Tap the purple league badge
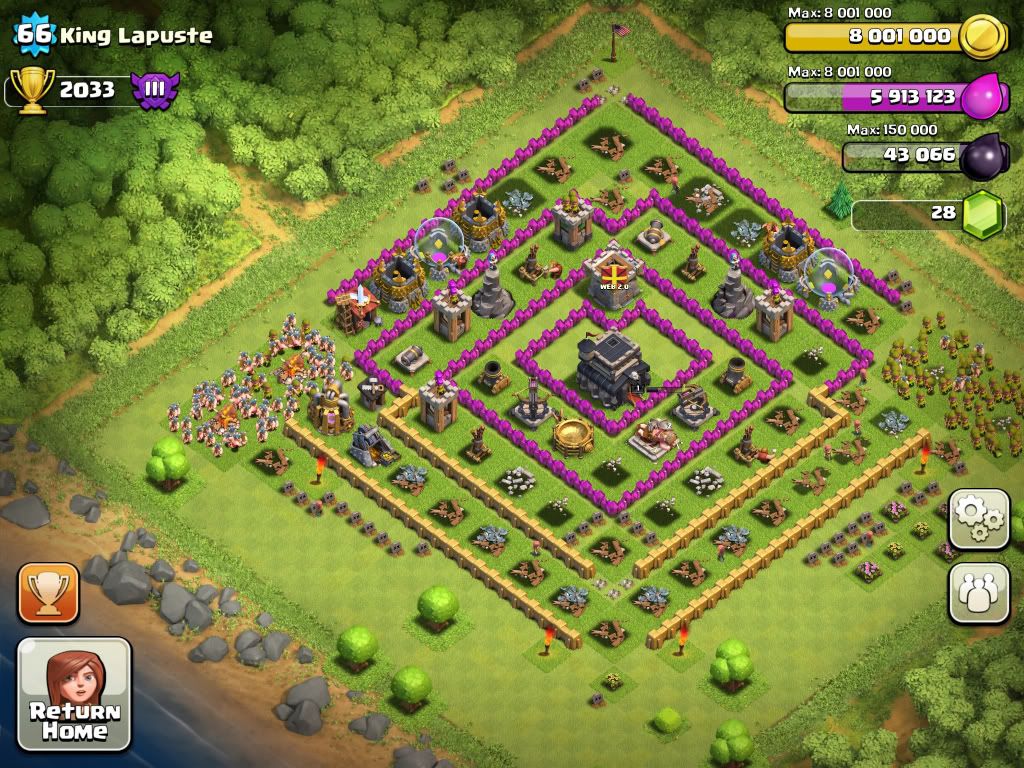The height and width of the screenshot is (768, 1024). pyautogui.click(x=154, y=90)
